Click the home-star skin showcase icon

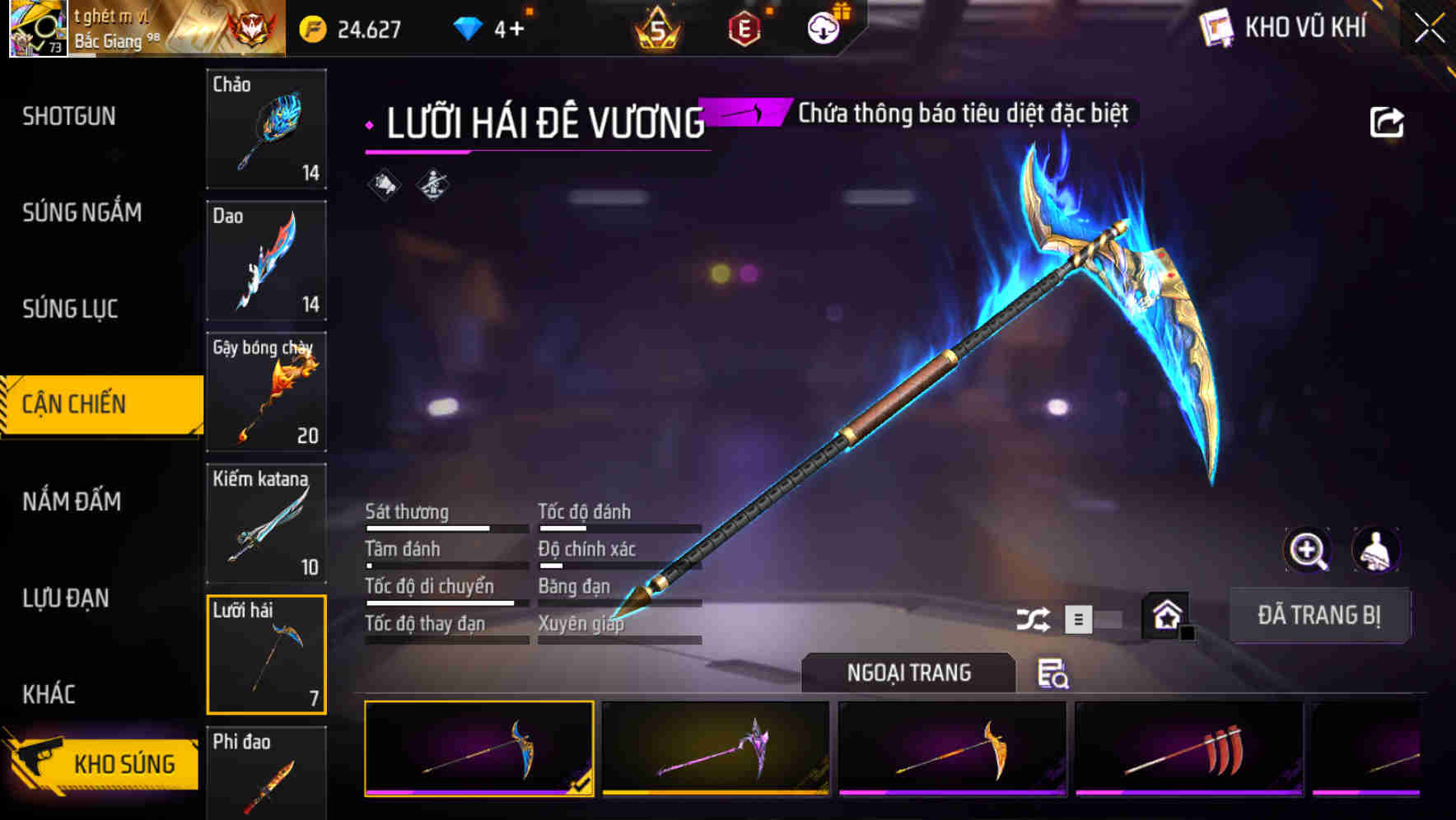coord(1166,615)
